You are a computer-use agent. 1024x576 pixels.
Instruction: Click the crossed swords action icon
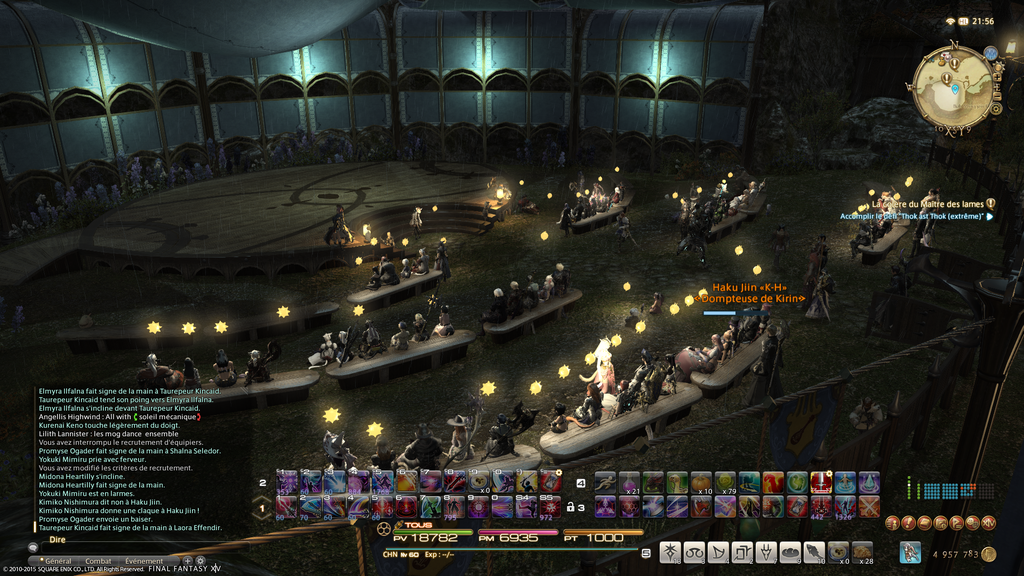[x=868, y=507]
